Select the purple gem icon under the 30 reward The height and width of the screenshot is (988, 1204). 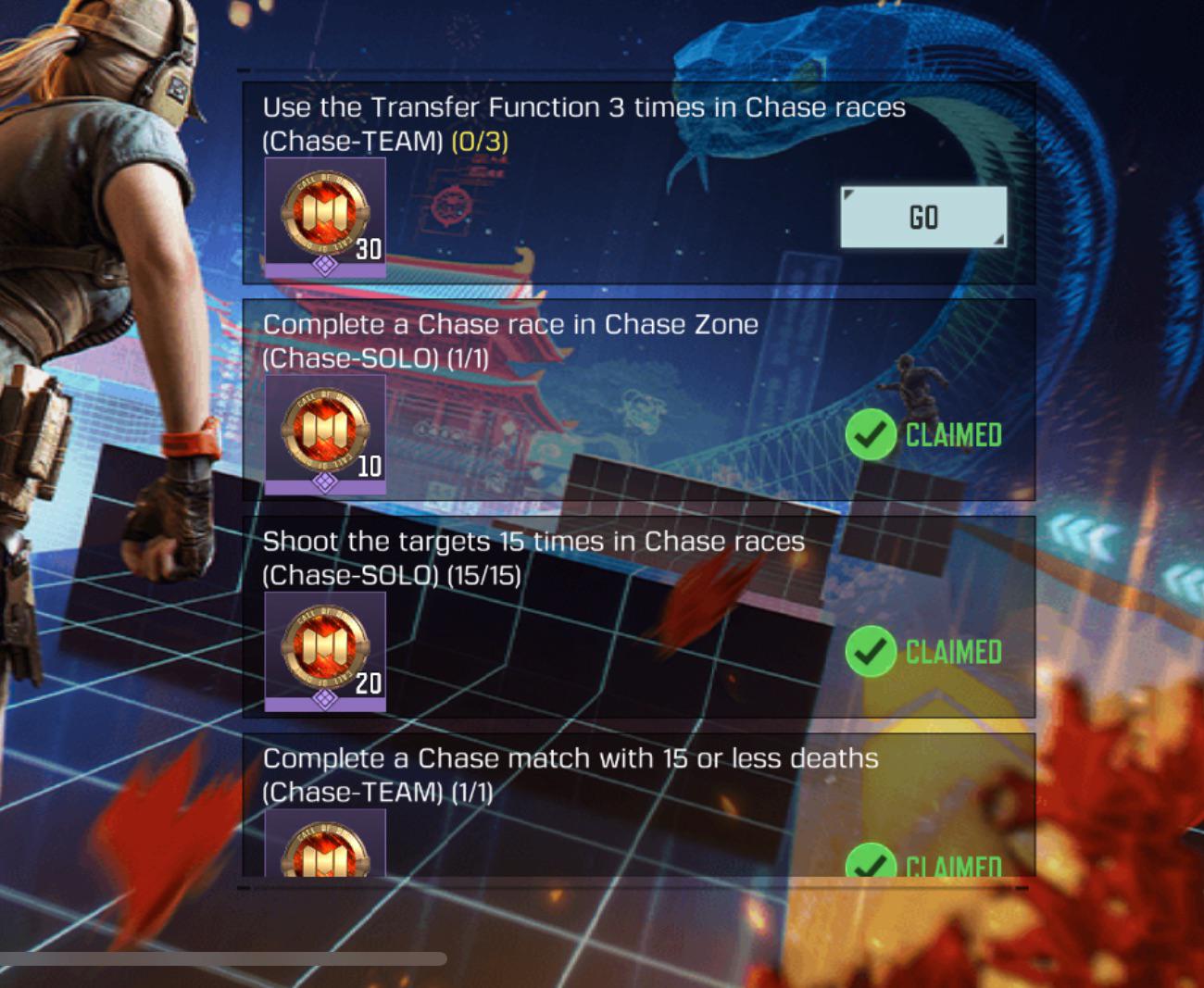click(x=326, y=268)
